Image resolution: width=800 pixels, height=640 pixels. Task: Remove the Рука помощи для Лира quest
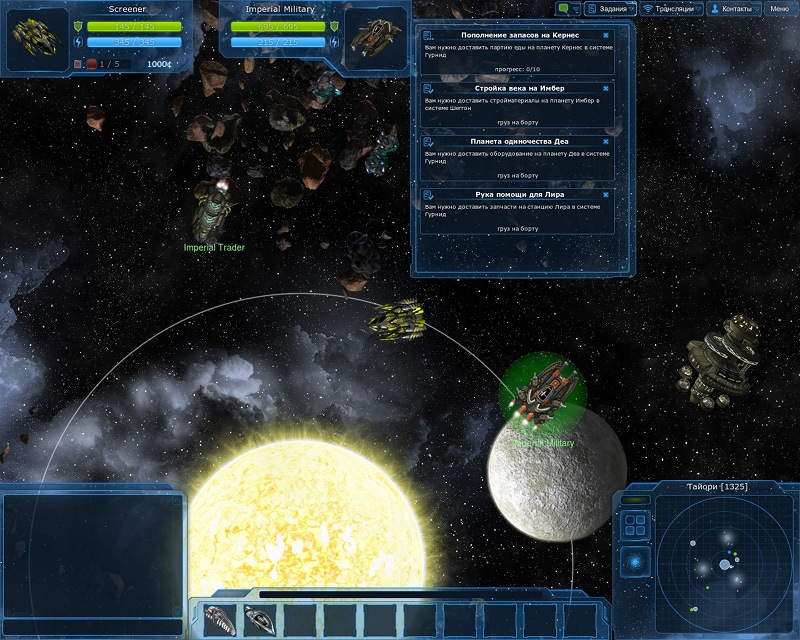tap(606, 194)
